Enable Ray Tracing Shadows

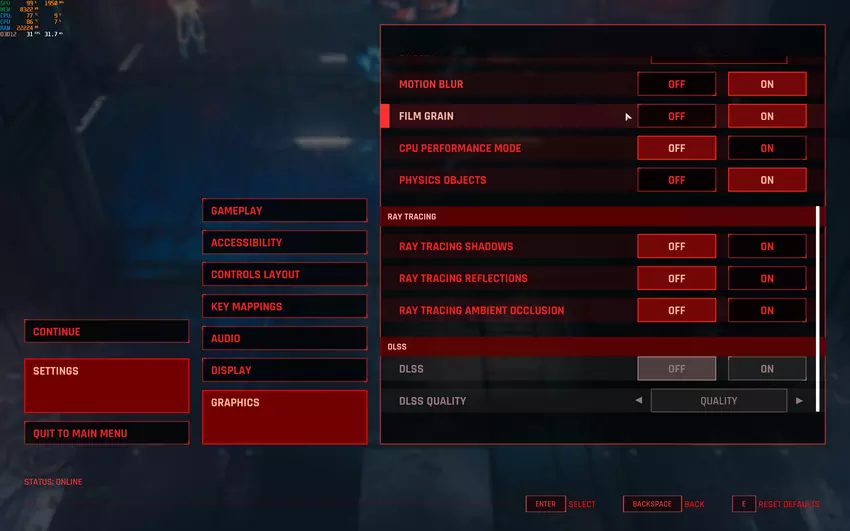767,246
